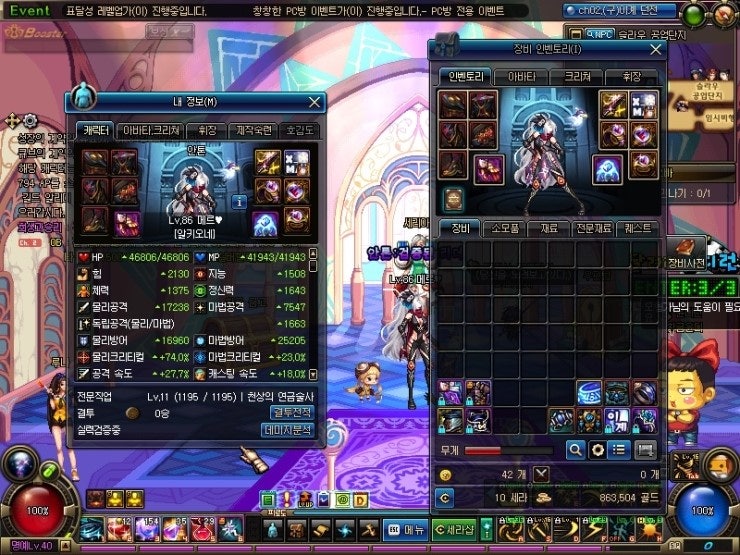Switch to the 아바타.크리쳐 tab in character info
This screenshot has width=740, height=555.
tap(151, 130)
